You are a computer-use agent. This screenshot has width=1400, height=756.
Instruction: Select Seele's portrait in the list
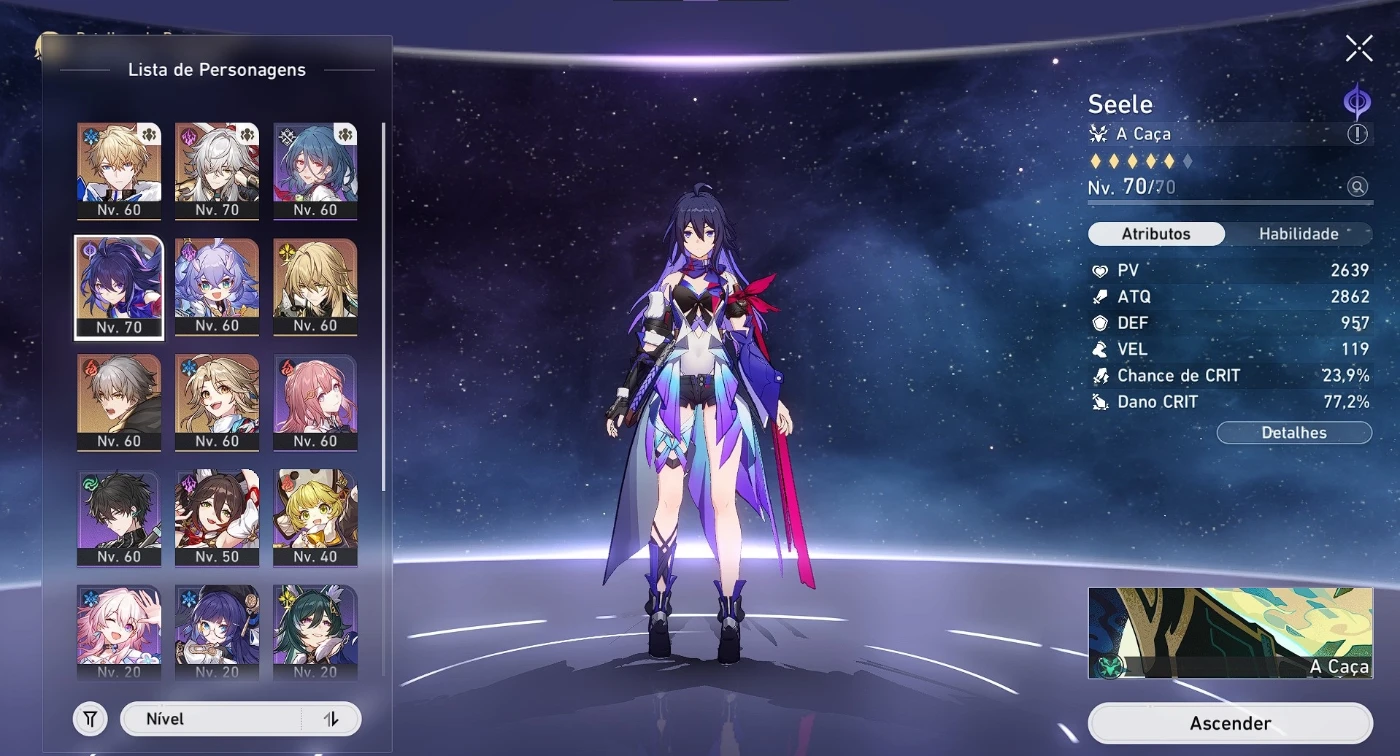click(x=119, y=286)
